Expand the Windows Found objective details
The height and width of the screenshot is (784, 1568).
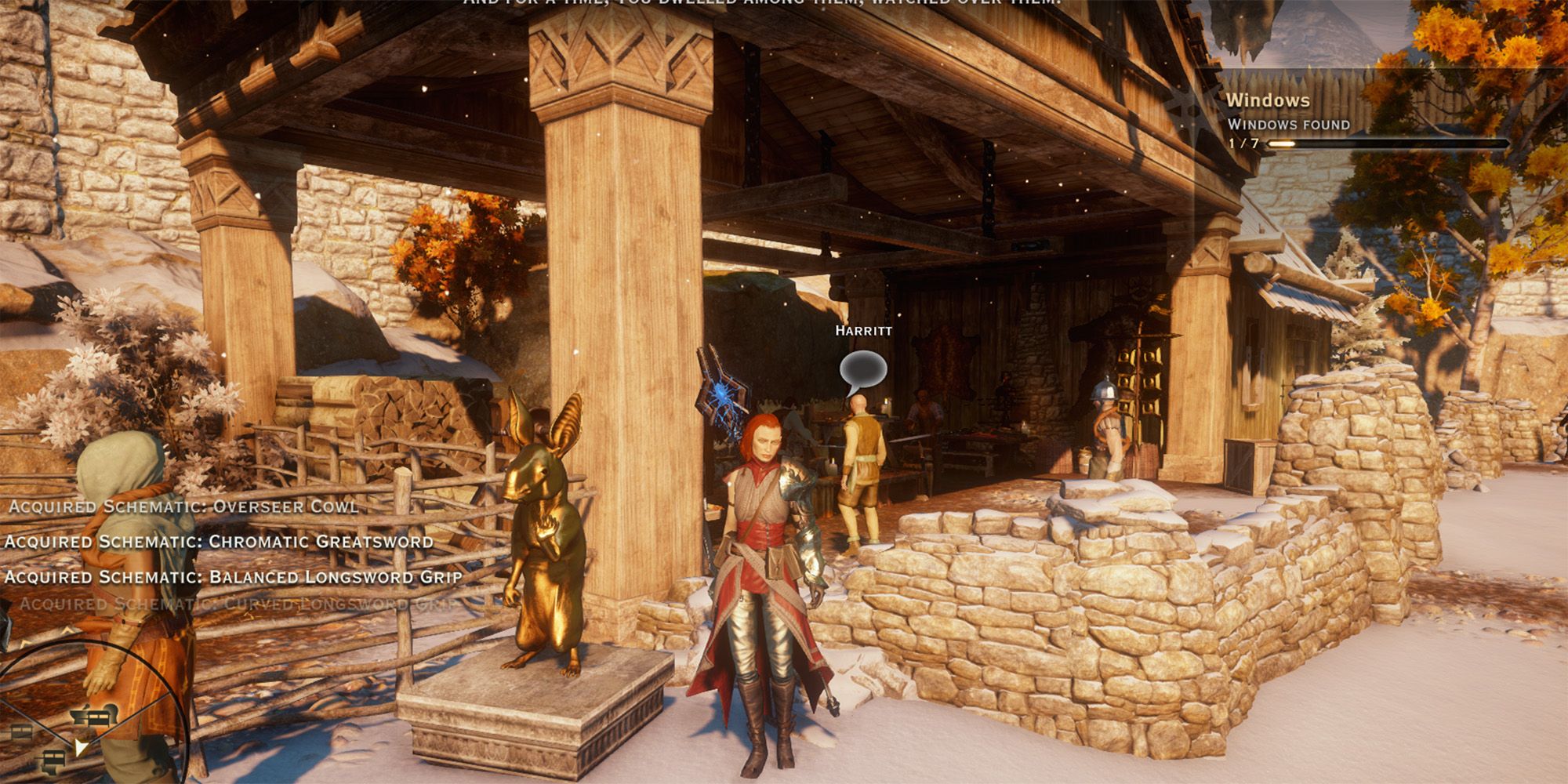point(1289,125)
